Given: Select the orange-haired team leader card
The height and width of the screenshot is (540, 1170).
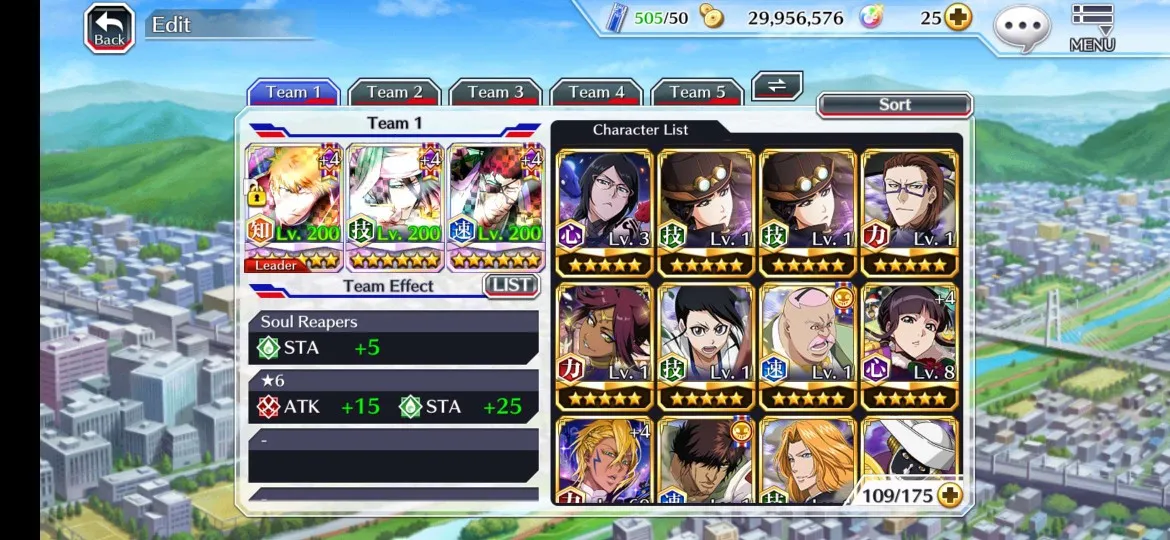Looking at the screenshot, I should (x=294, y=208).
